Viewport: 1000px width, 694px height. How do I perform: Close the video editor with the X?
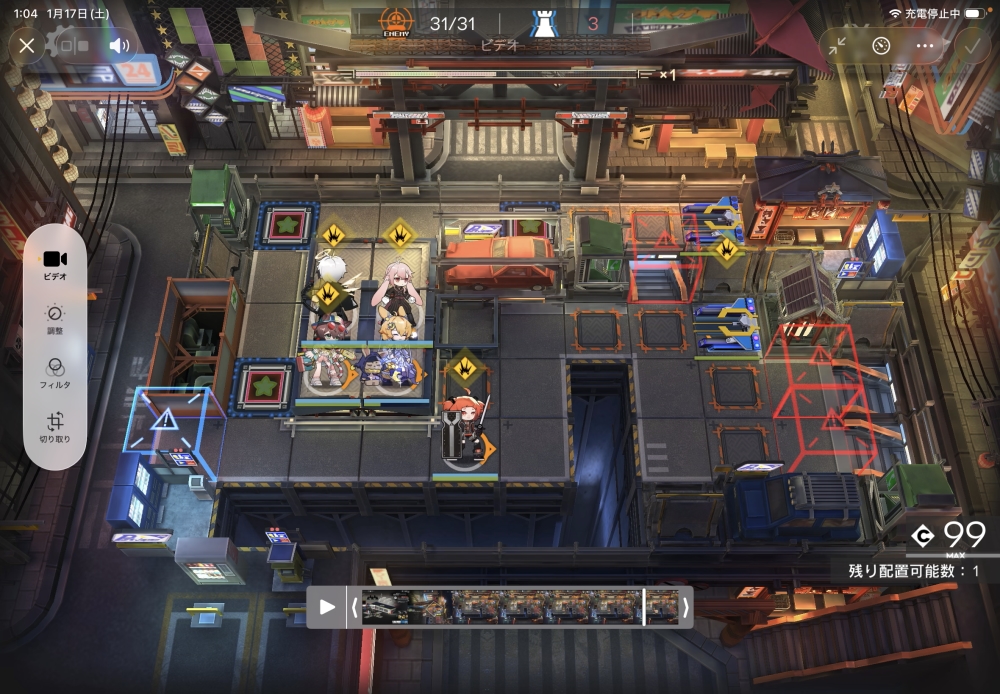[x=27, y=45]
